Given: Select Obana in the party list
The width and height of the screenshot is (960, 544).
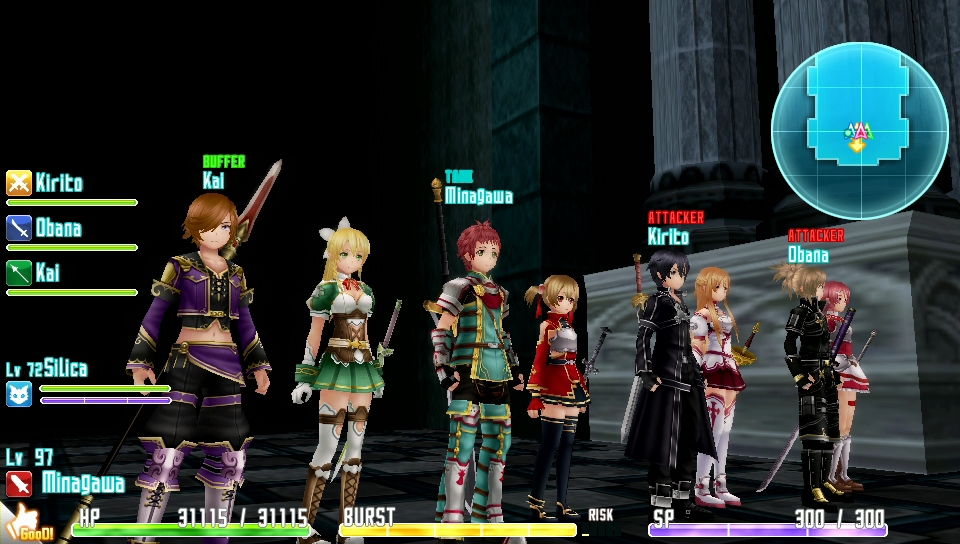Looking at the screenshot, I should pyautogui.click(x=59, y=228).
